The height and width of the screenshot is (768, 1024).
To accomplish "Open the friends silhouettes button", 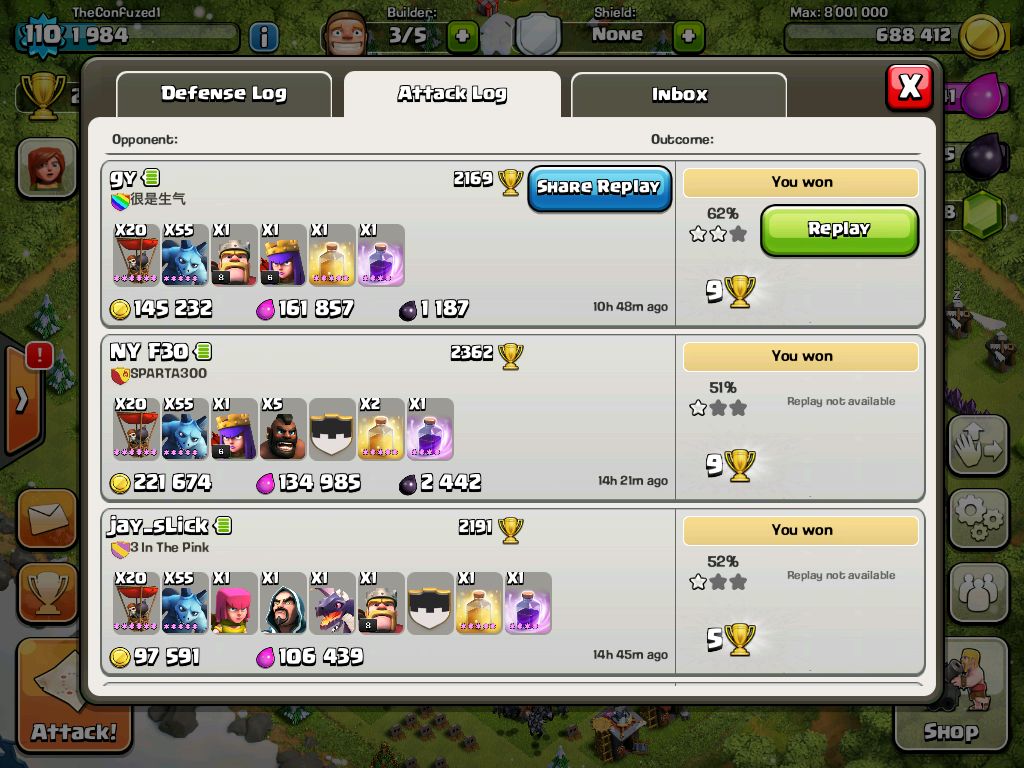I will point(977,592).
